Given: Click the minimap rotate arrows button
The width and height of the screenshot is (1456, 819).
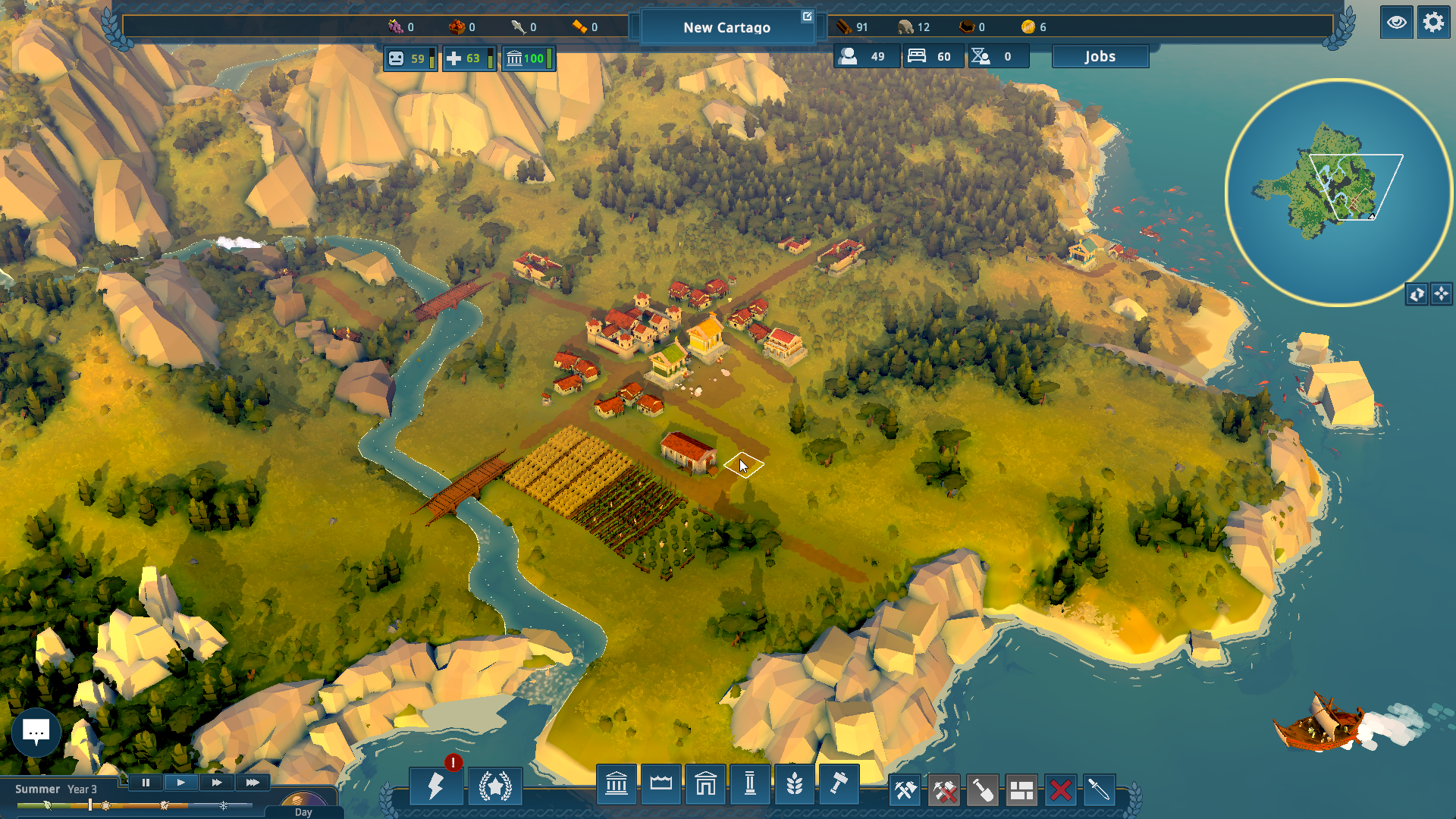Looking at the screenshot, I should pyautogui.click(x=1417, y=294).
